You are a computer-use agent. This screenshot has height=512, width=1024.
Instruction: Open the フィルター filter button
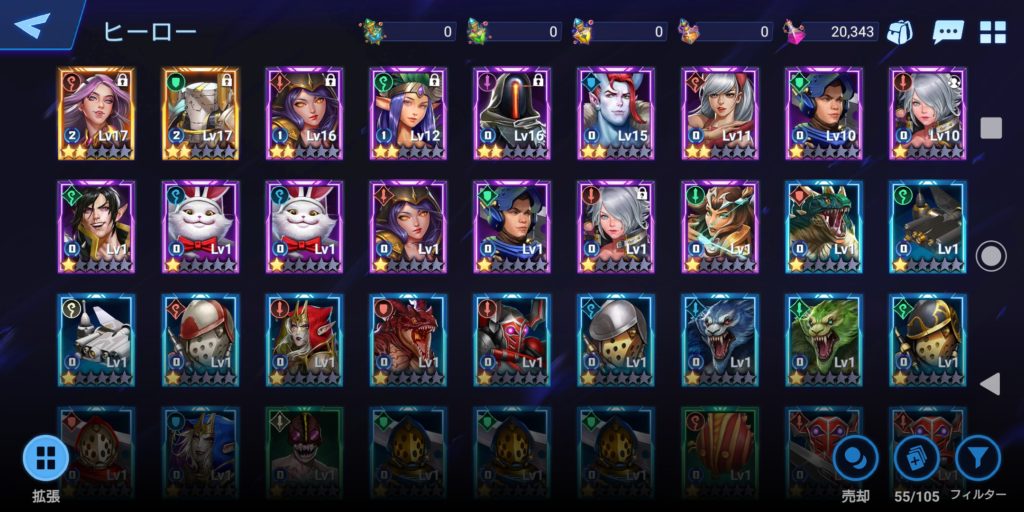click(x=978, y=460)
